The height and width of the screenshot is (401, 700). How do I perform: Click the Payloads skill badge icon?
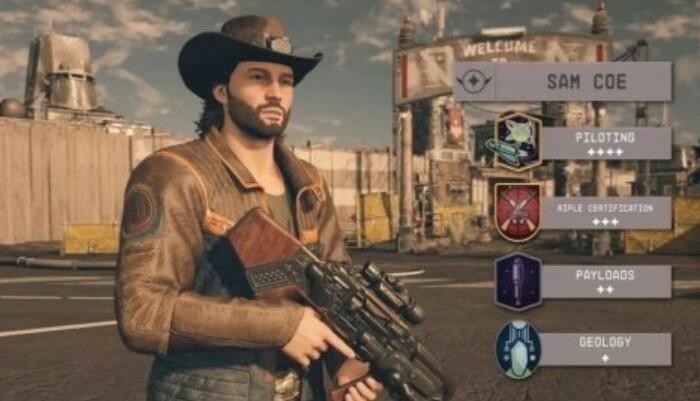pos(518,281)
